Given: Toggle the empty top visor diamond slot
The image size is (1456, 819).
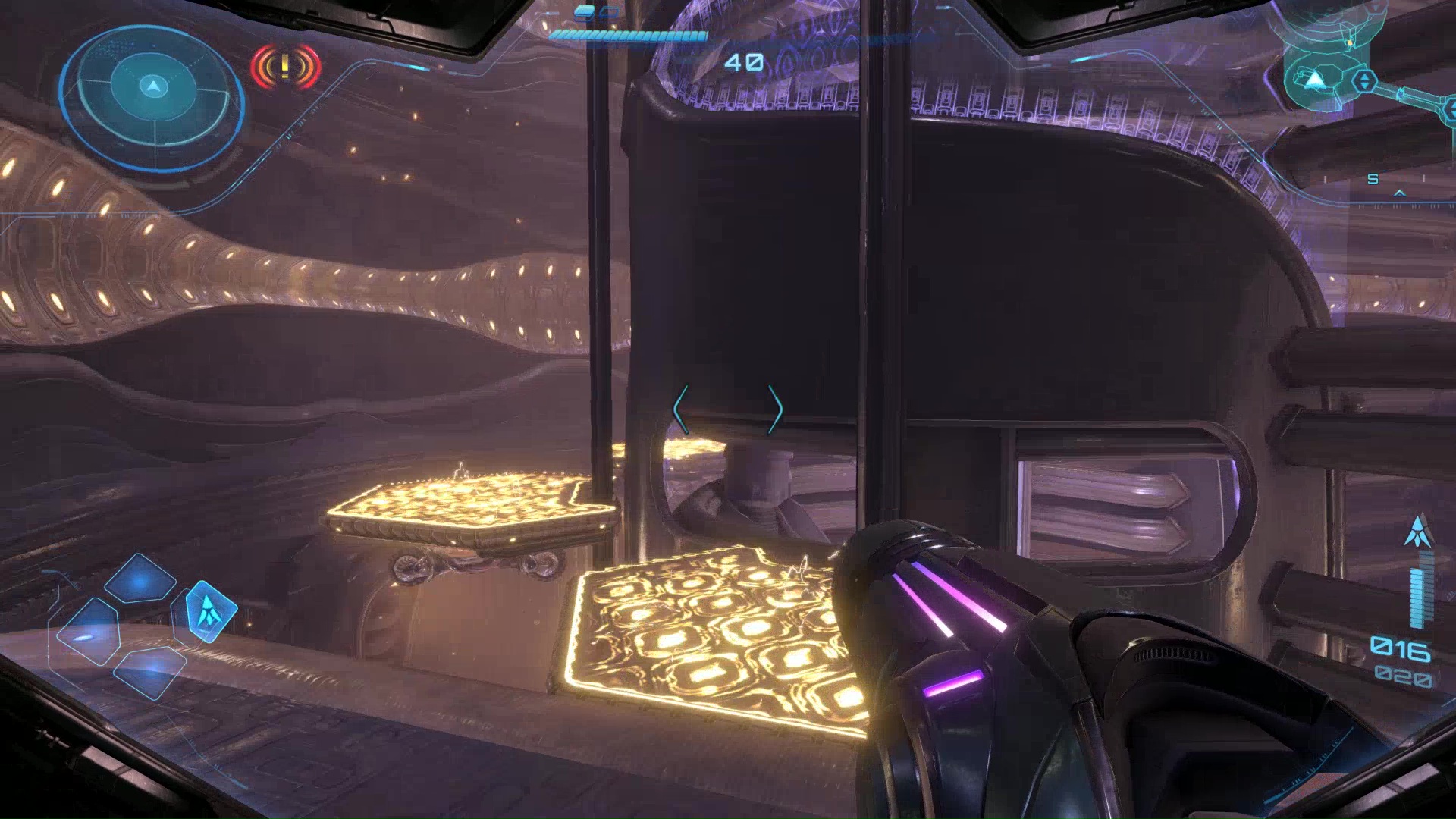Looking at the screenshot, I should point(141,578).
